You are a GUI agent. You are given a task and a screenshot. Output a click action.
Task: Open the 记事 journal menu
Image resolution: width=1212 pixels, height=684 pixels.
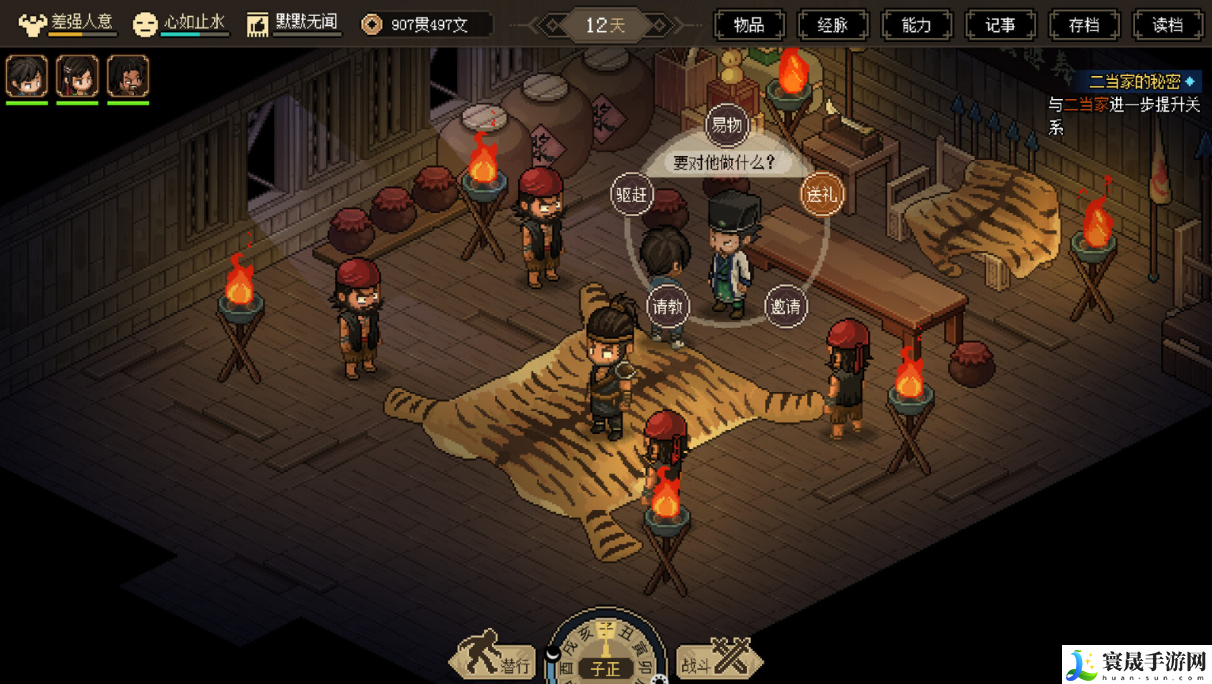1000,25
